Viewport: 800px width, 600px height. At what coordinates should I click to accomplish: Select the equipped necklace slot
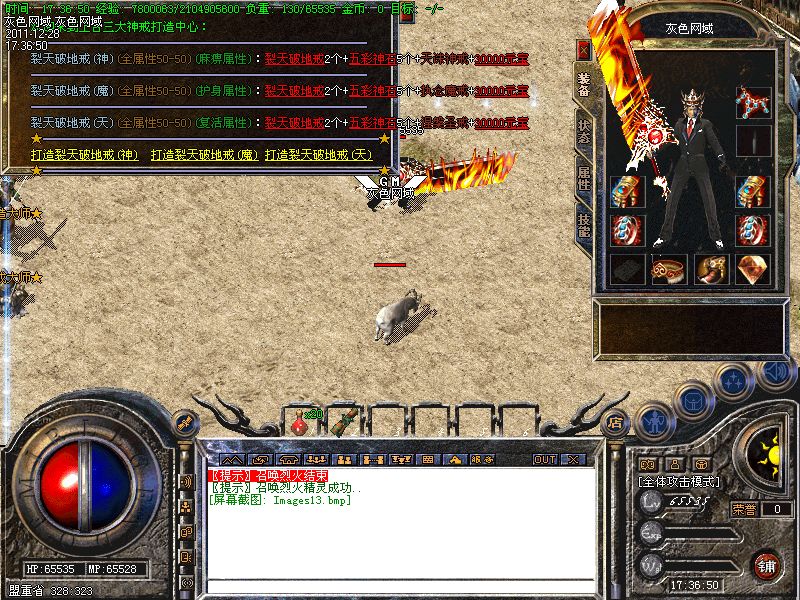click(x=750, y=100)
